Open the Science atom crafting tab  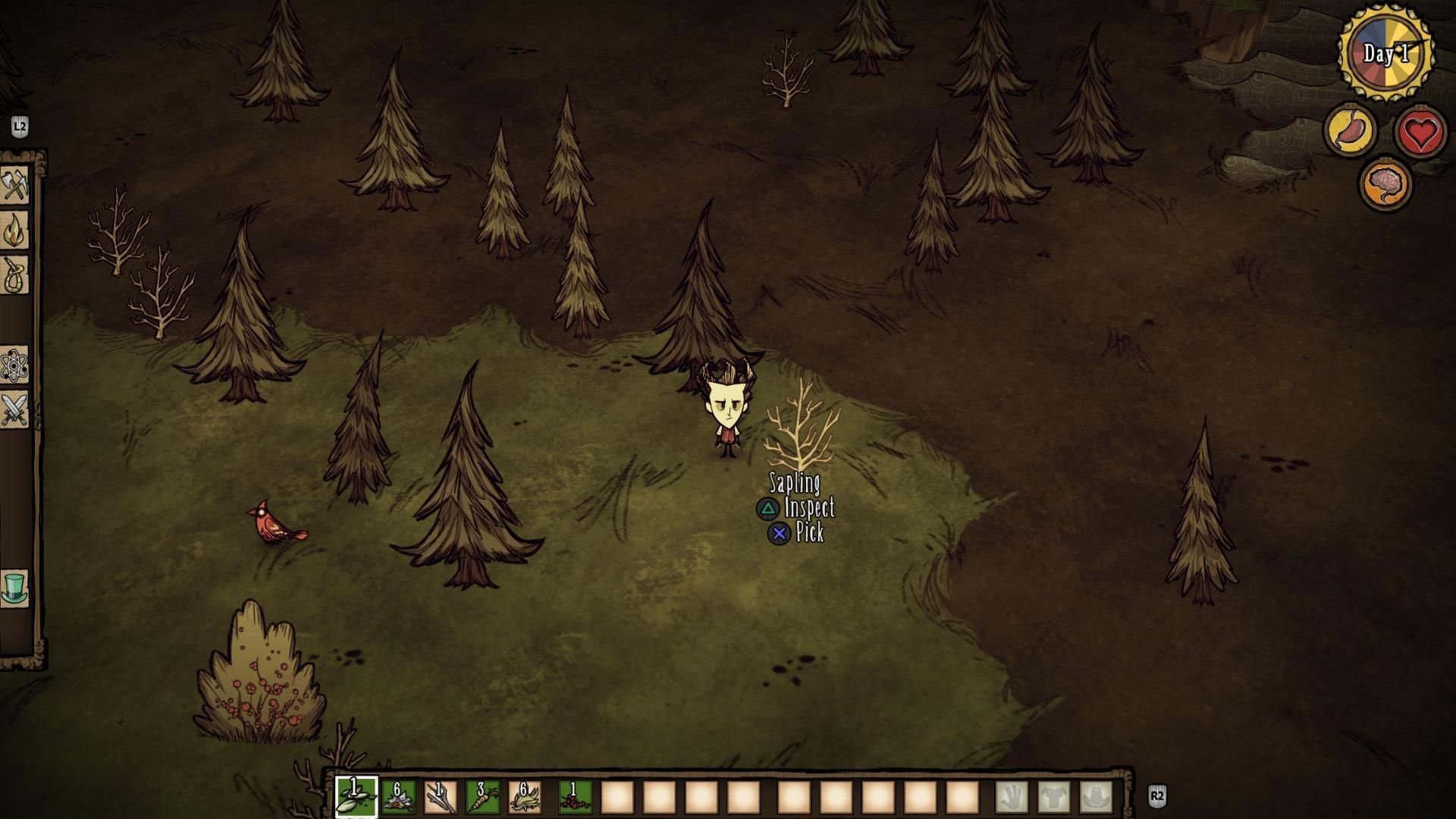[x=14, y=366]
